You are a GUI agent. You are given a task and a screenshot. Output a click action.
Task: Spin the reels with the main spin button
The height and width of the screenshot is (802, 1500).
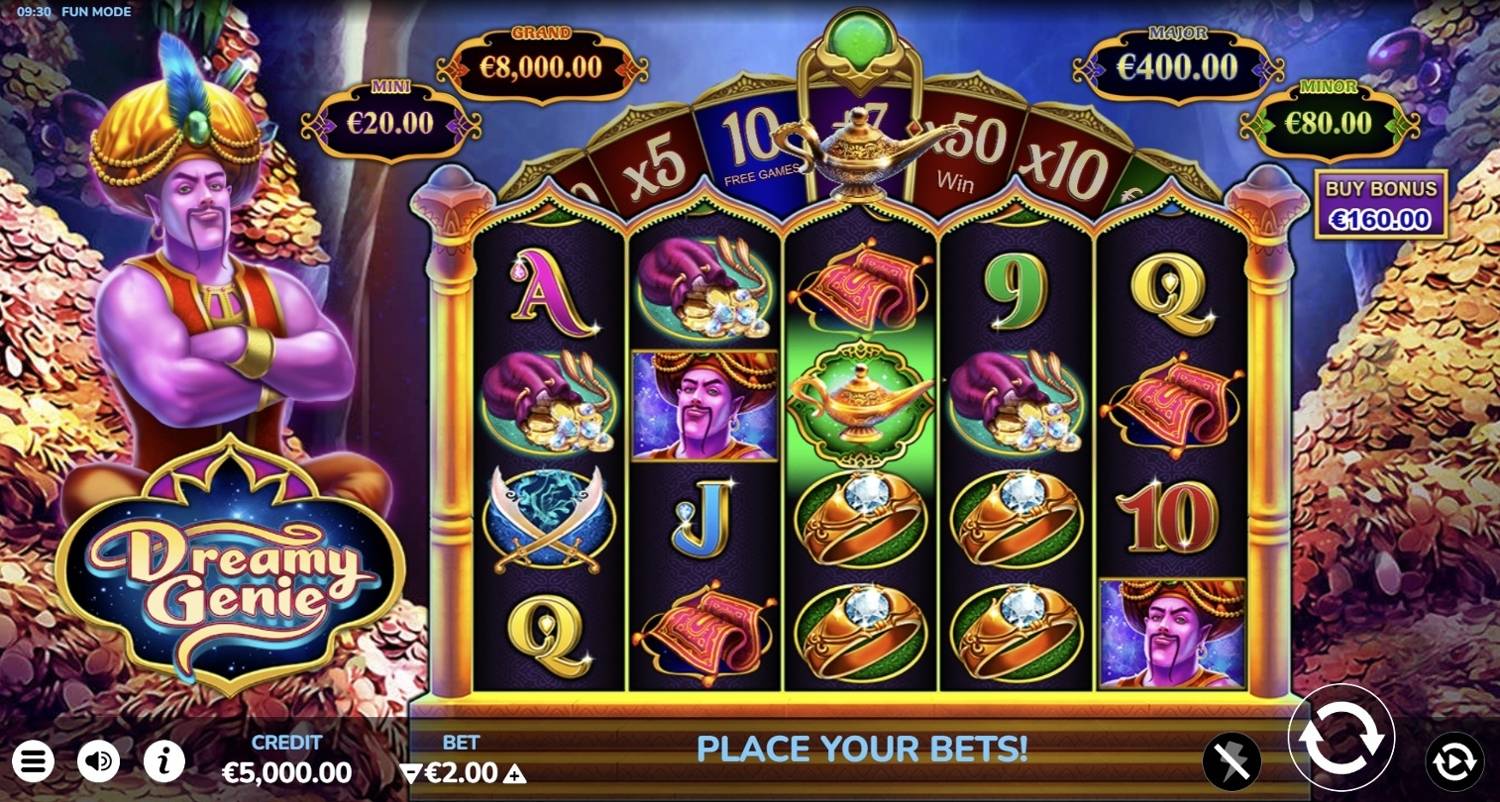point(1341,738)
